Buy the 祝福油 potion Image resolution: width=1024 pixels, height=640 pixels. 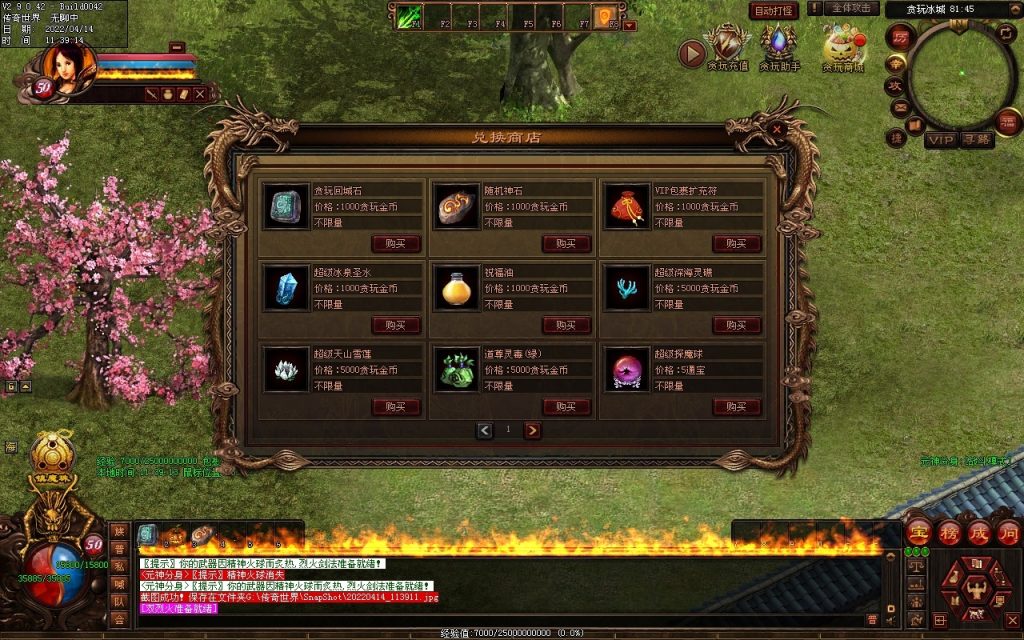coord(566,325)
